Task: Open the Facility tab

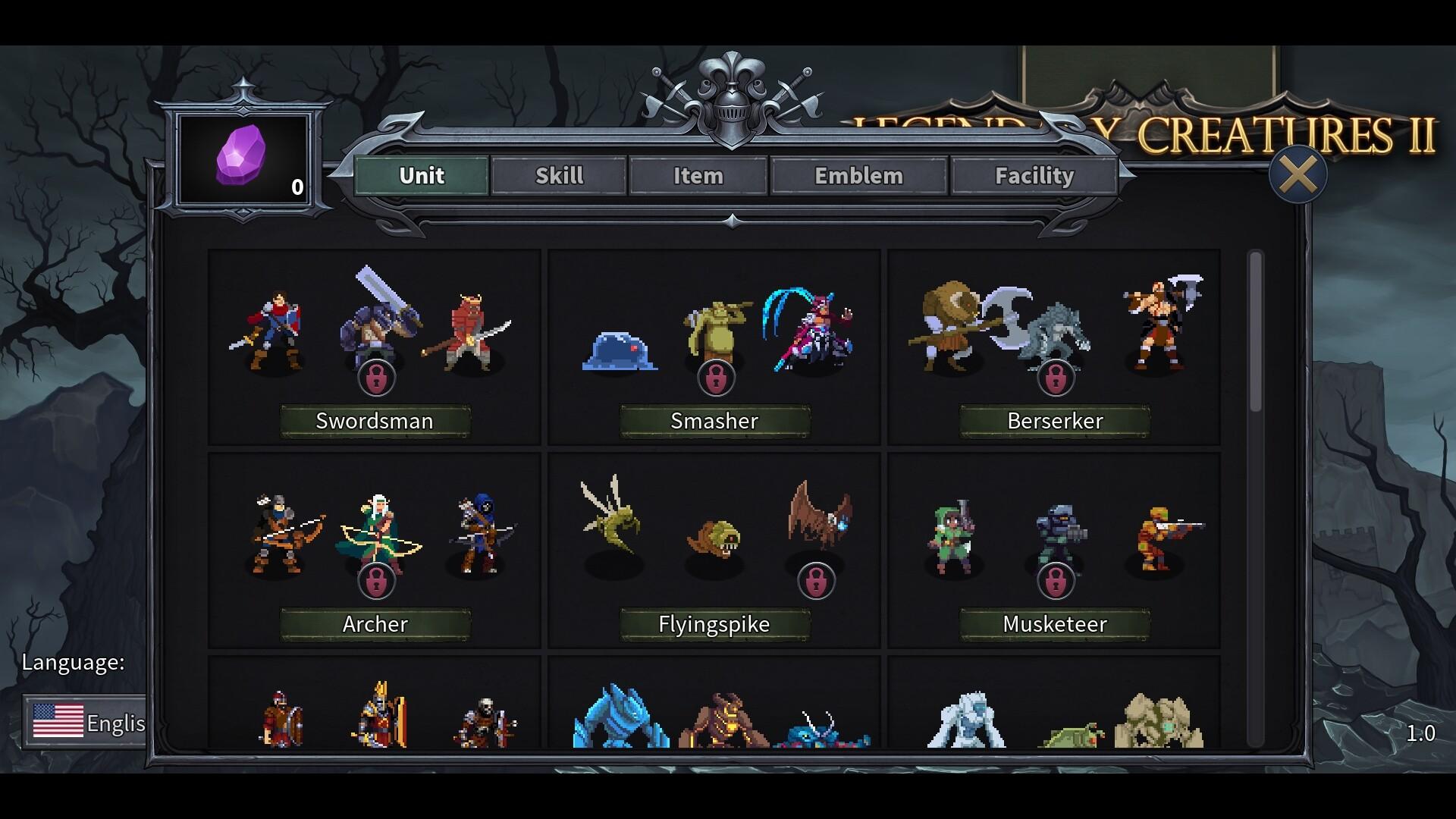Action: click(1034, 176)
